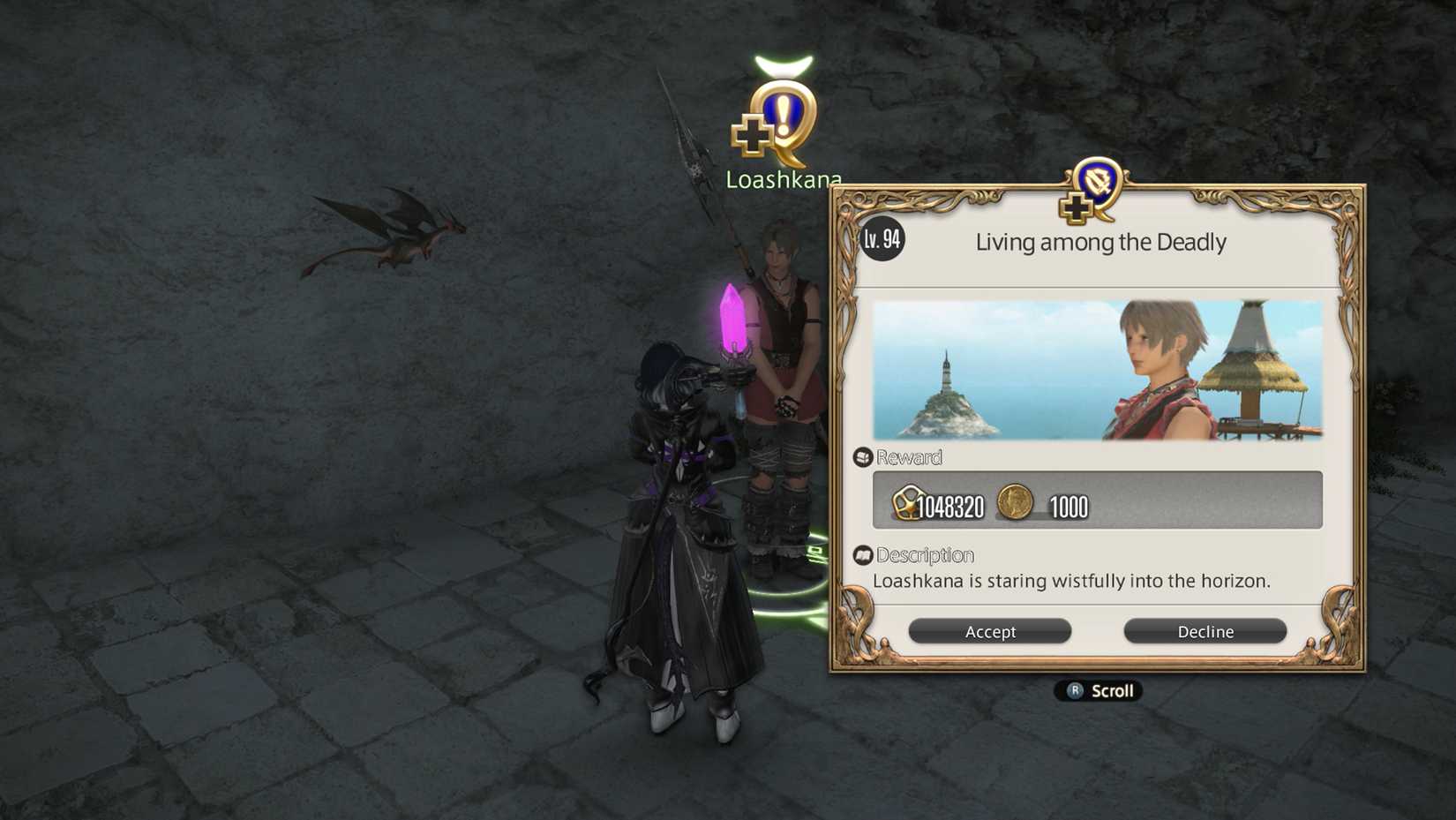Decline the quest offer

(x=1205, y=631)
